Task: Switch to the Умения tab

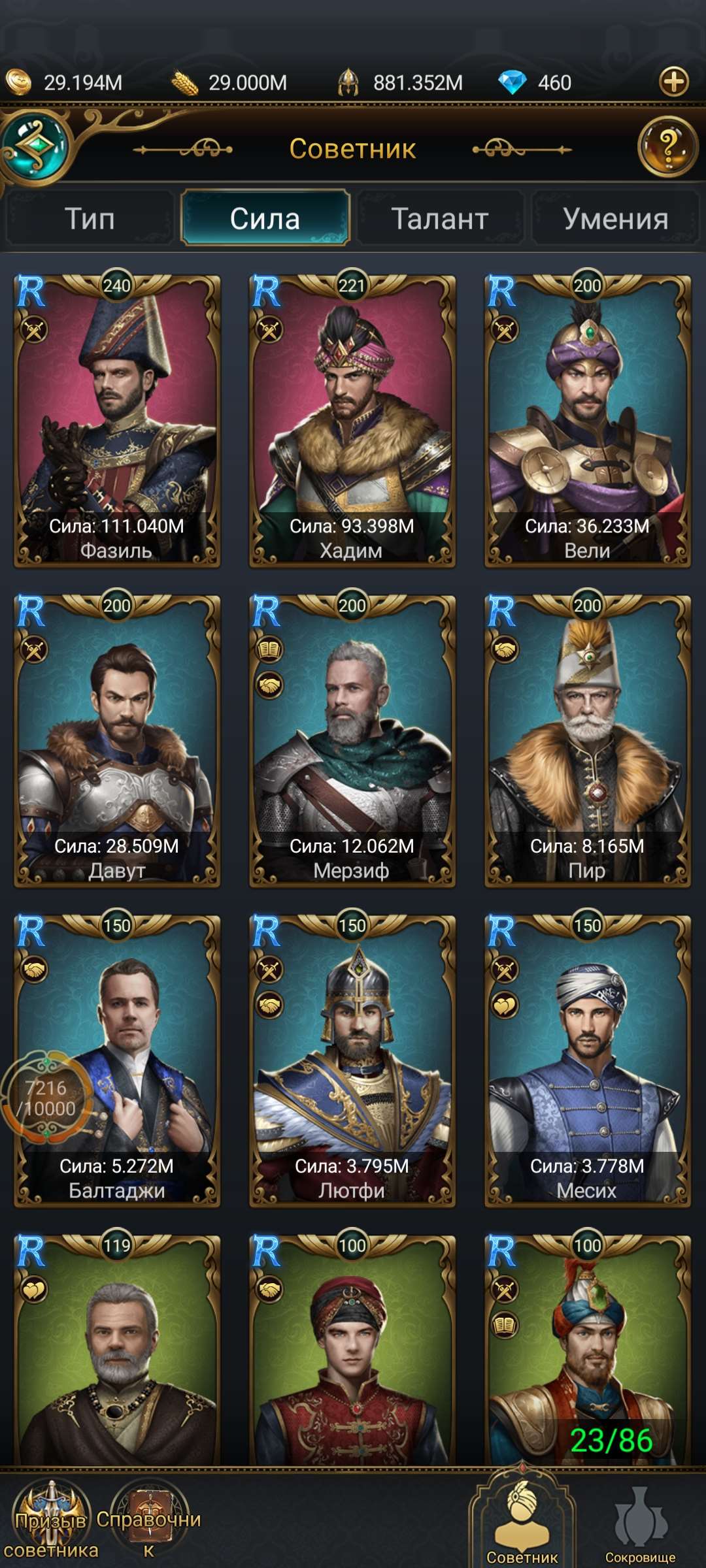Action: point(615,218)
